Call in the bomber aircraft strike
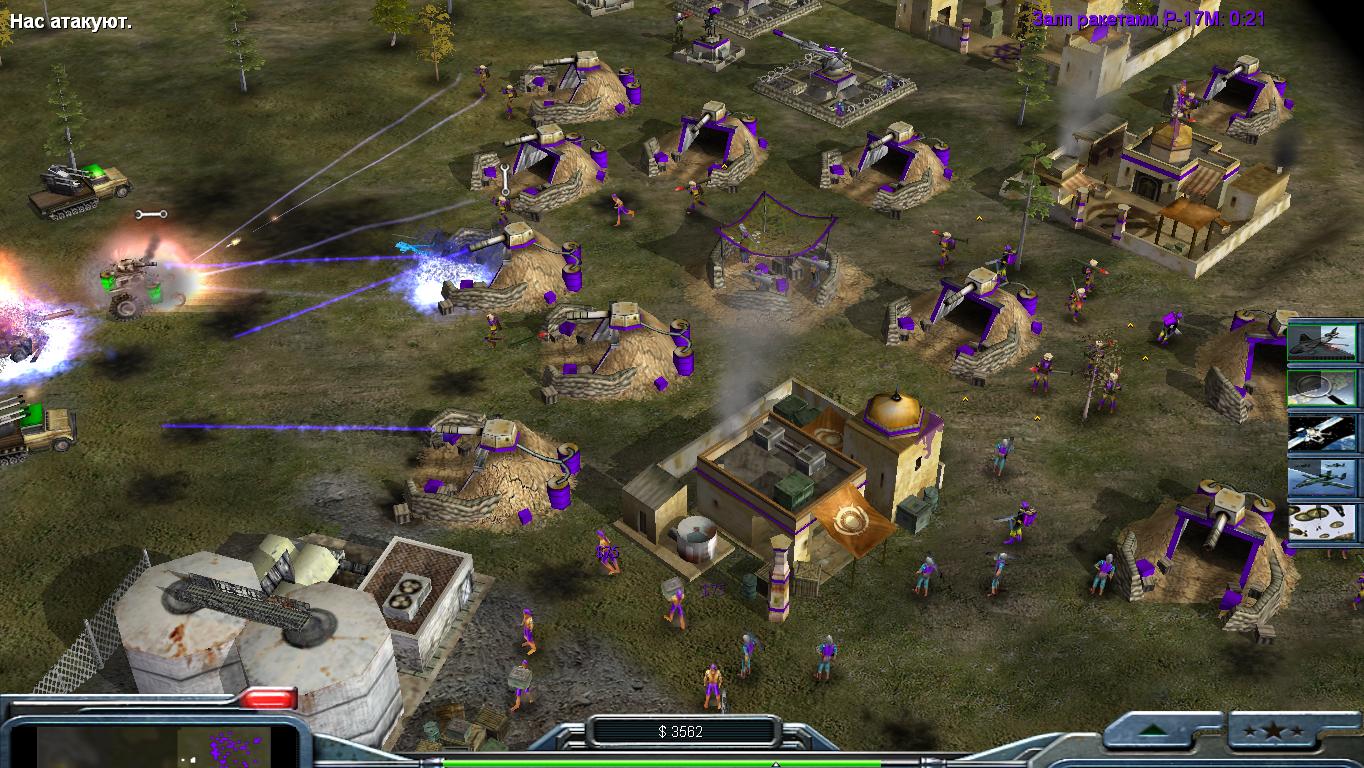The image size is (1364, 768). click(1325, 478)
